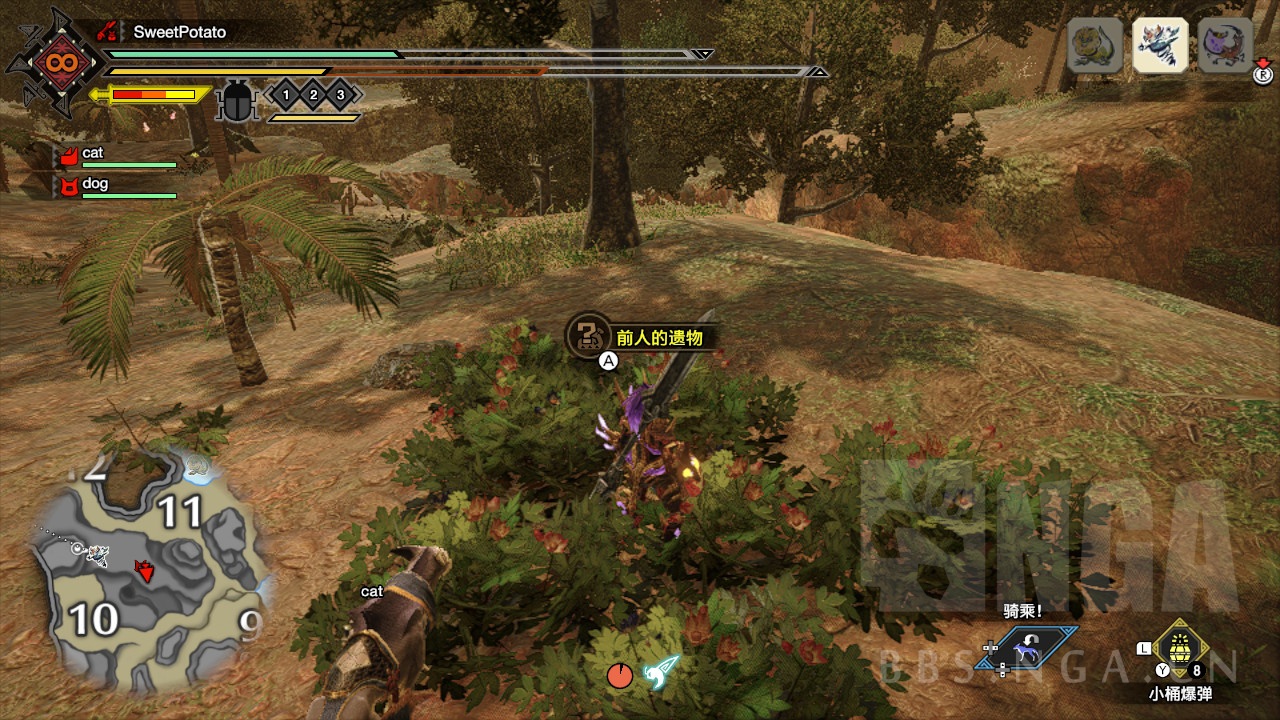The height and width of the screenshot is (720, 1280).
Task: Click the red player marker on minimap
Action: point(146,571)
